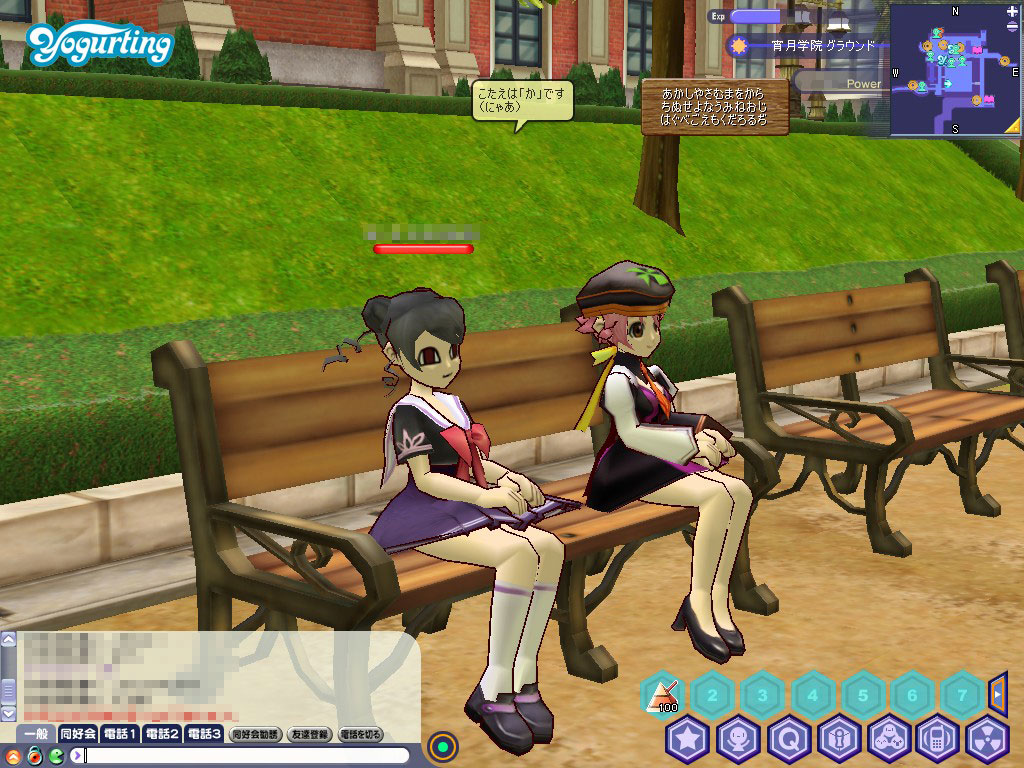The height and width of the screenshot is (768, 1024).
Task: Click the 同好会勧誘 button
Action: pyautogui.click(x=255, y=734)
